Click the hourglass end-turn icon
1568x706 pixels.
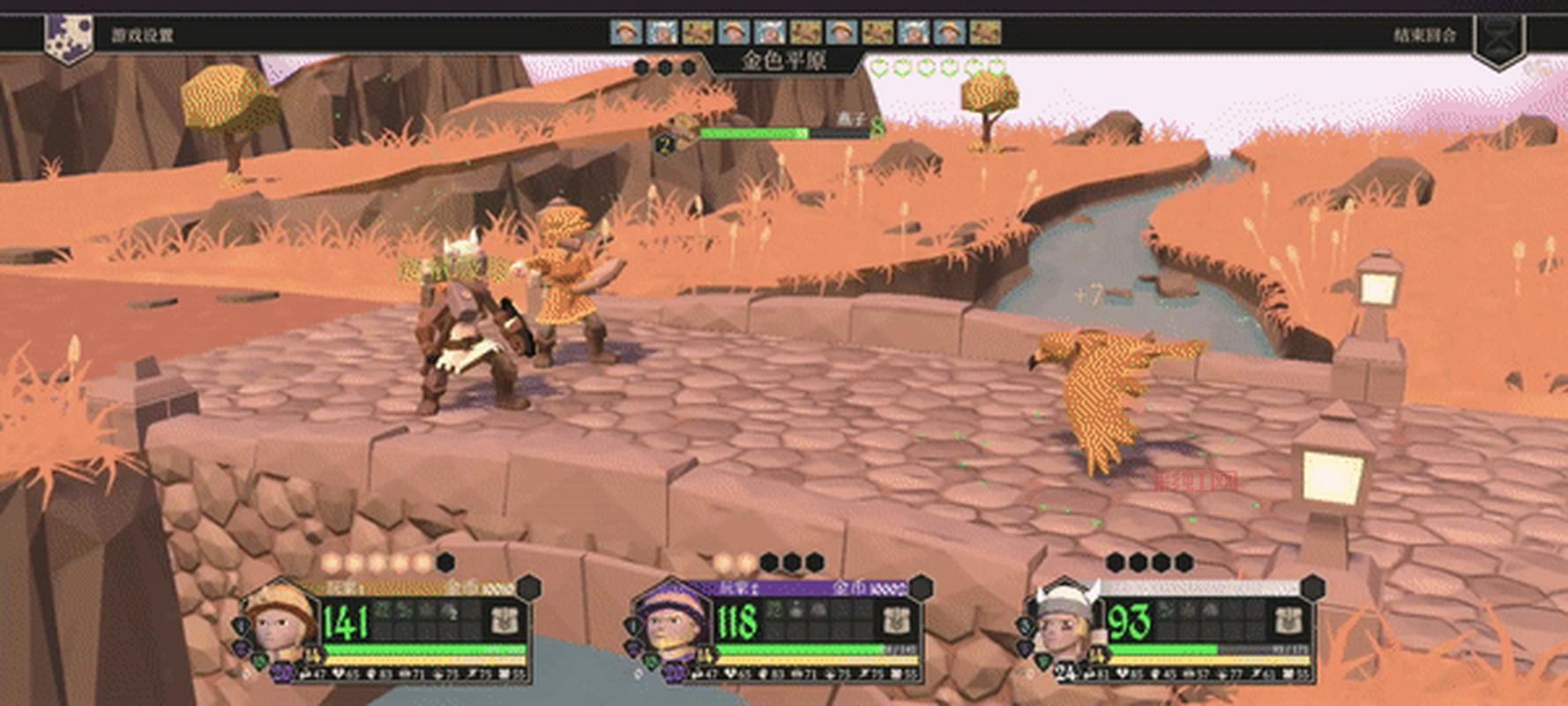(1499, 40)
